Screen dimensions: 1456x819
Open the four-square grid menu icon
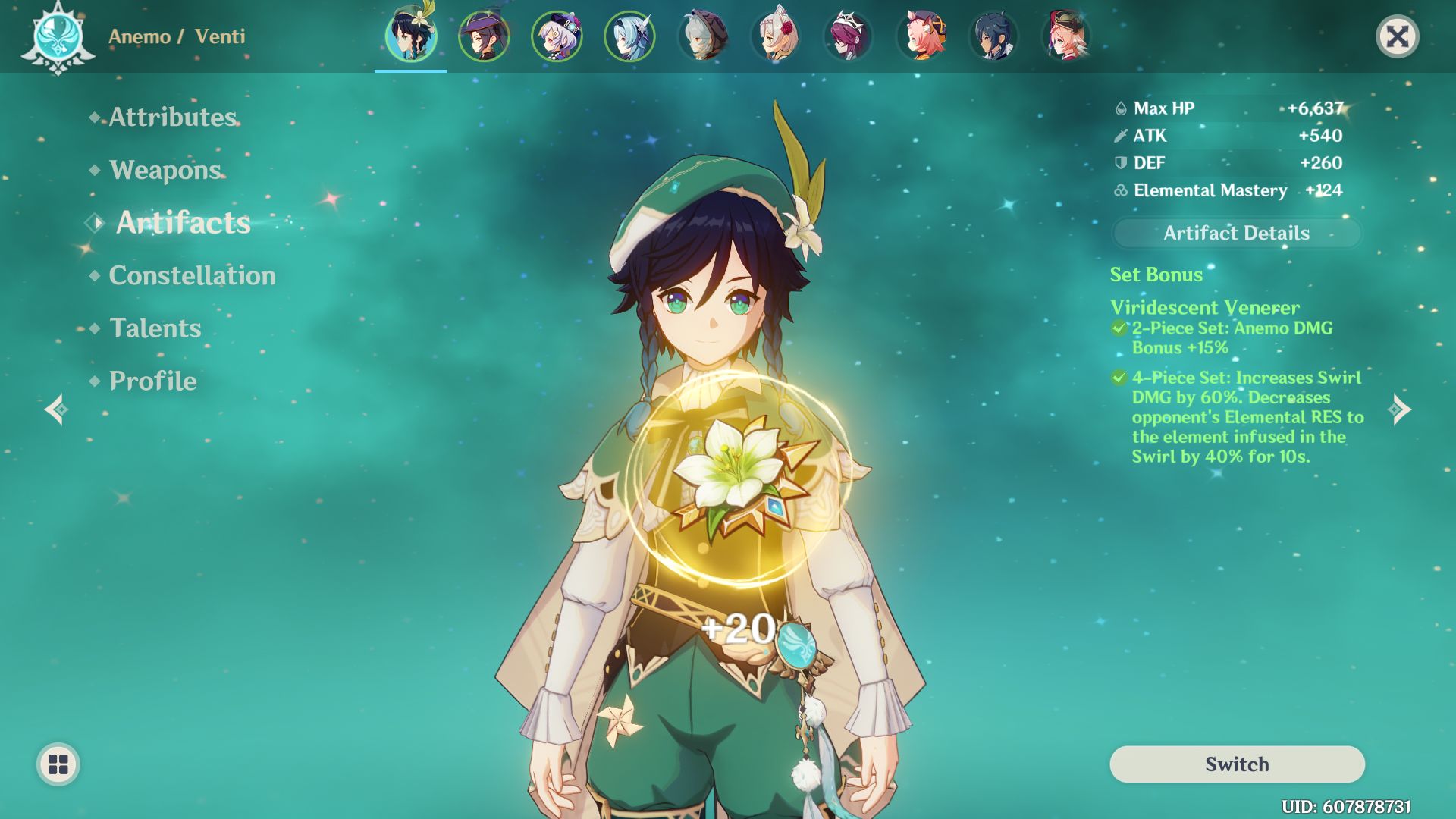click(x=58, y=764)
